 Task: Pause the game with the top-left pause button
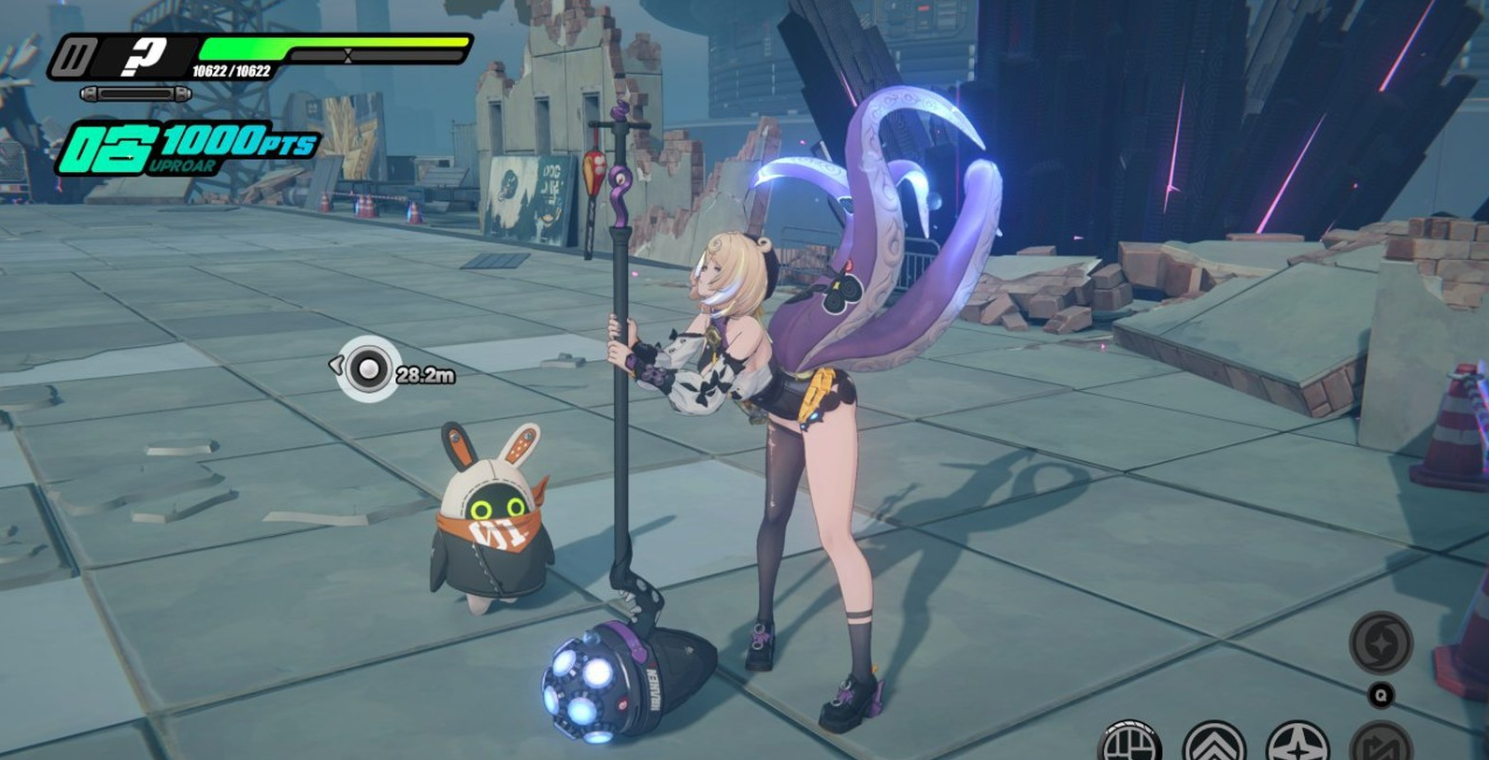coord(69,58)
